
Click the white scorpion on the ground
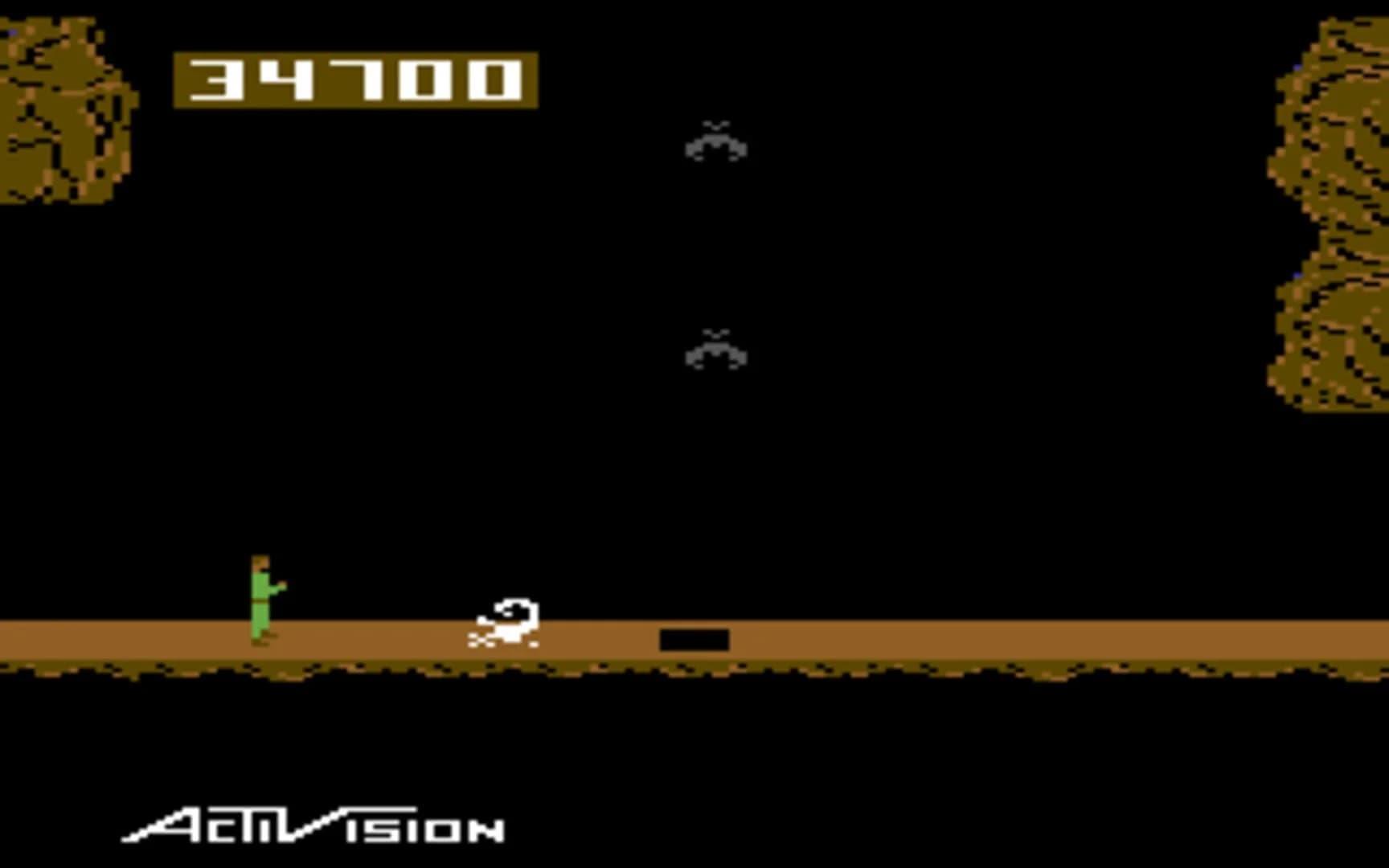(x=502, y=627)
